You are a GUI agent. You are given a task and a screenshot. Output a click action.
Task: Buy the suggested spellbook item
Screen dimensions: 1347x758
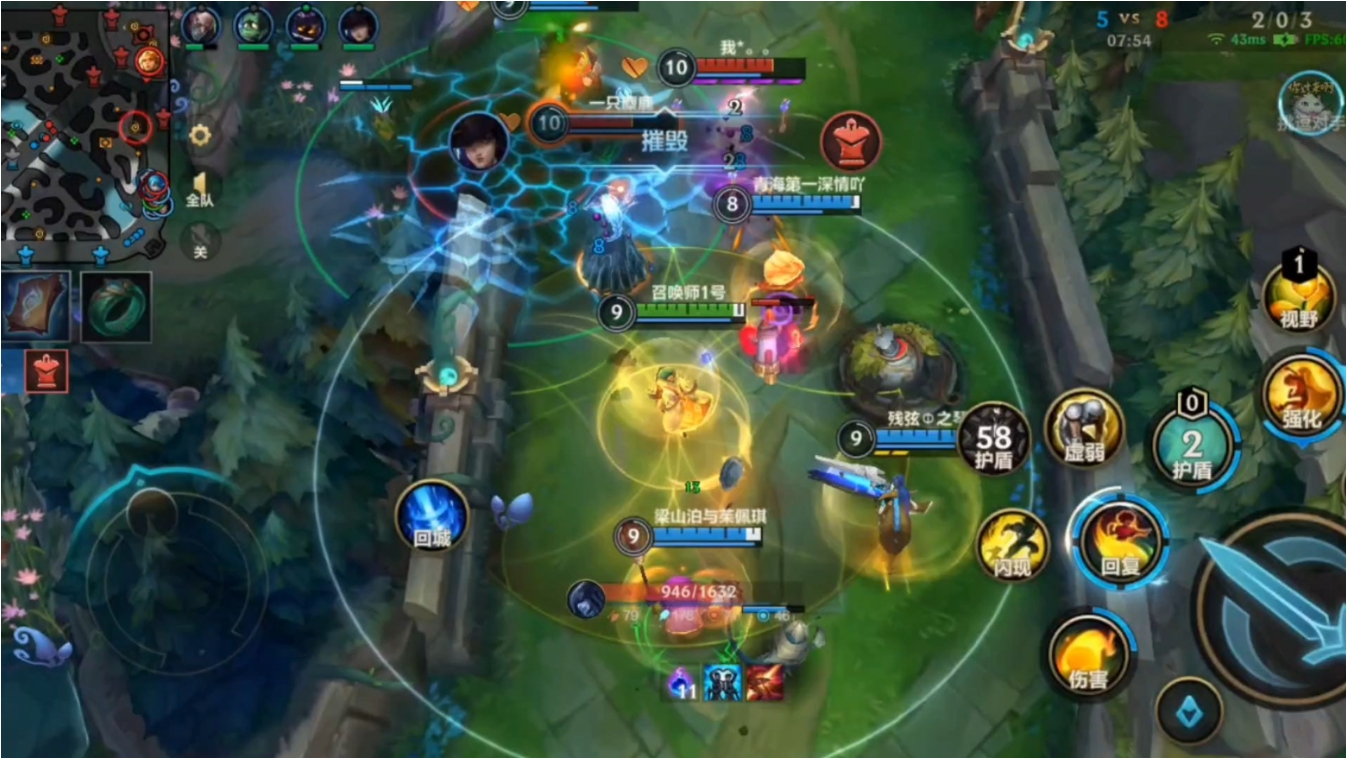click(36, 307)
